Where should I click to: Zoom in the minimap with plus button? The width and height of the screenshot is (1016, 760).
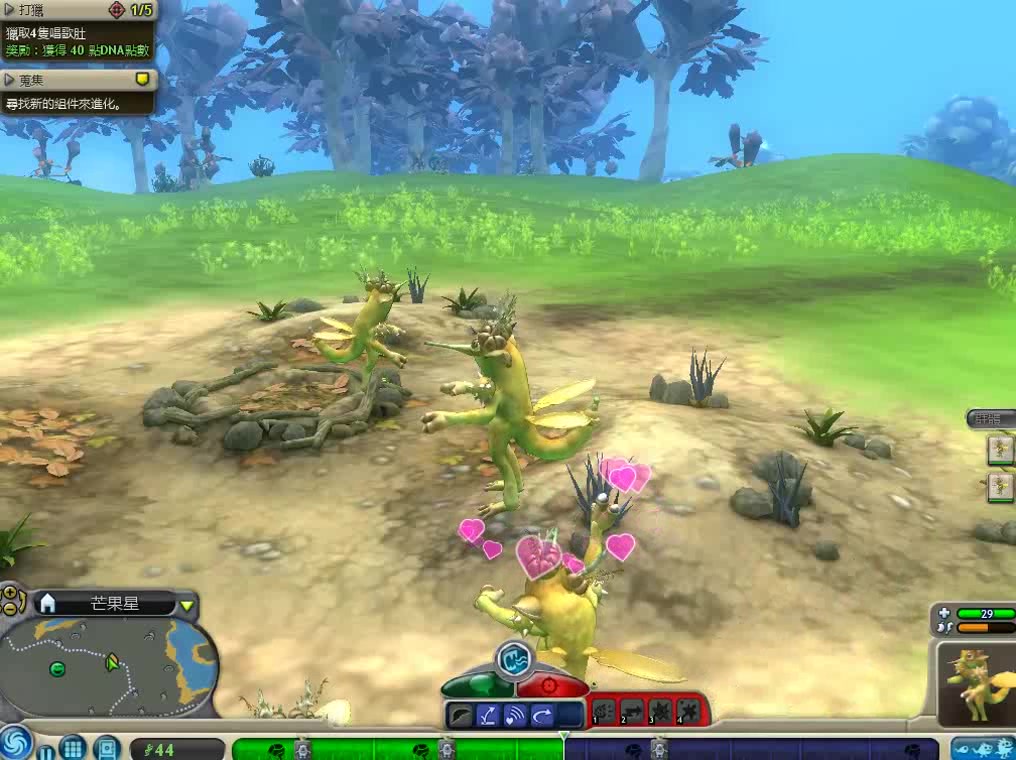point(9,592)
